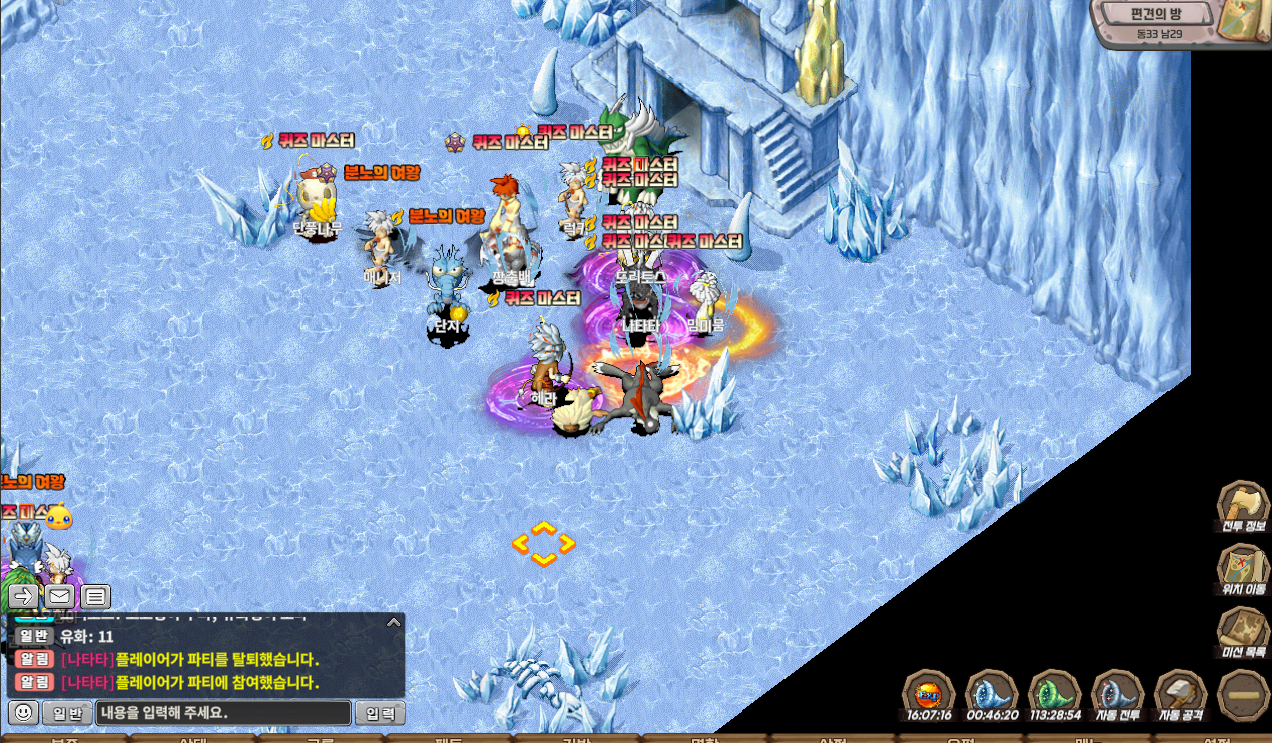This screenshot has width=1272, height=743.
Task: Show the 미션 목록 mission list scroll
Action: click(x=1242, y=630)
